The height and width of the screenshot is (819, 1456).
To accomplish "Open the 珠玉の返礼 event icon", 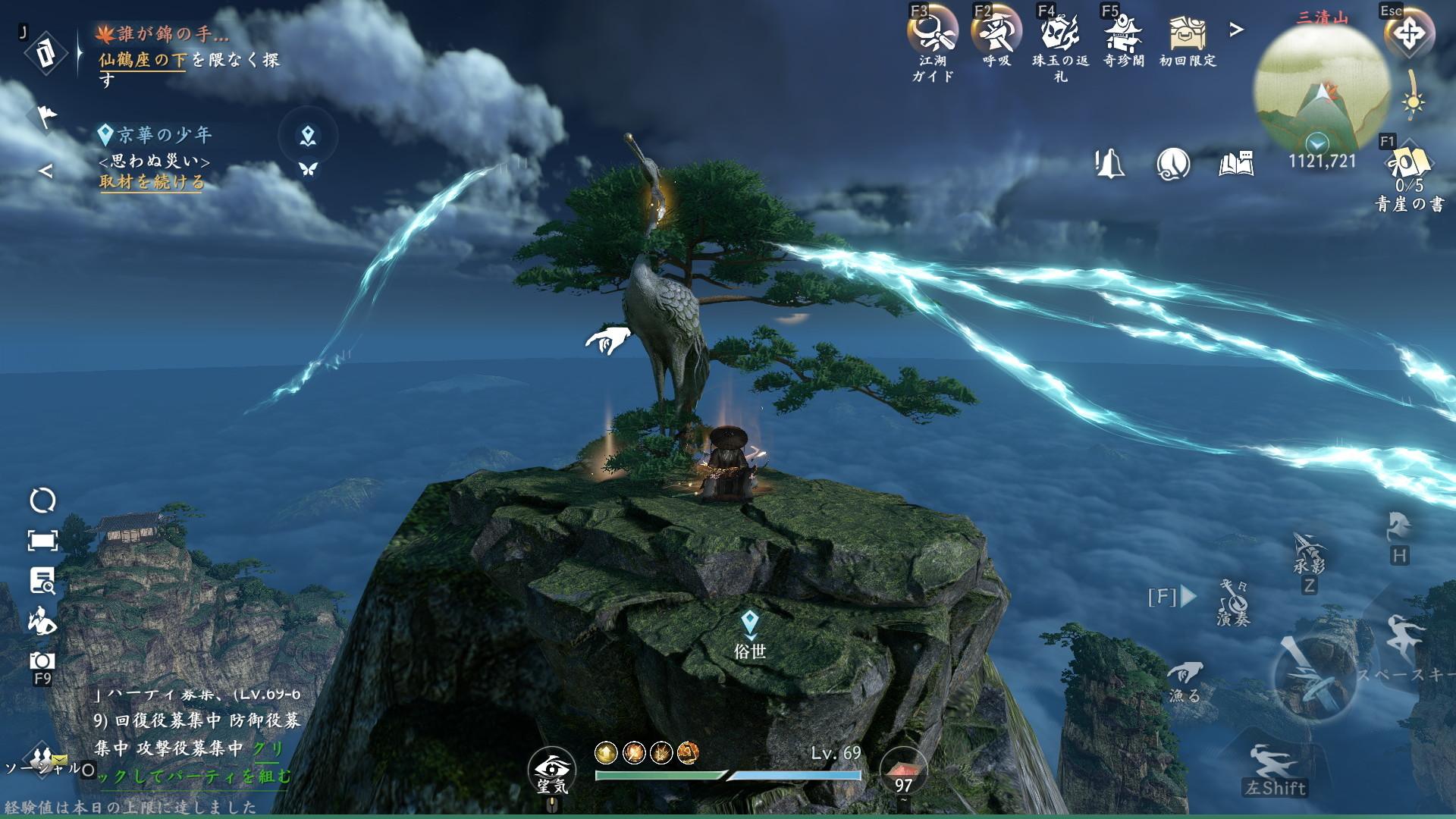I will pyautogui.click(x=1059, y=34).
